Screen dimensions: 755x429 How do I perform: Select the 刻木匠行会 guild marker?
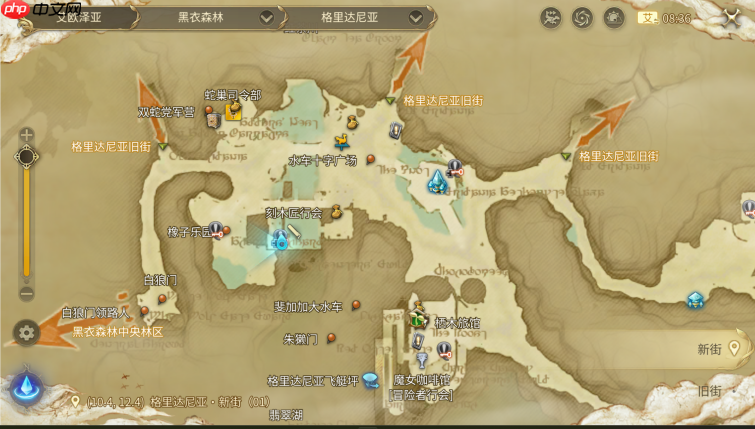[x=336, y=211]
